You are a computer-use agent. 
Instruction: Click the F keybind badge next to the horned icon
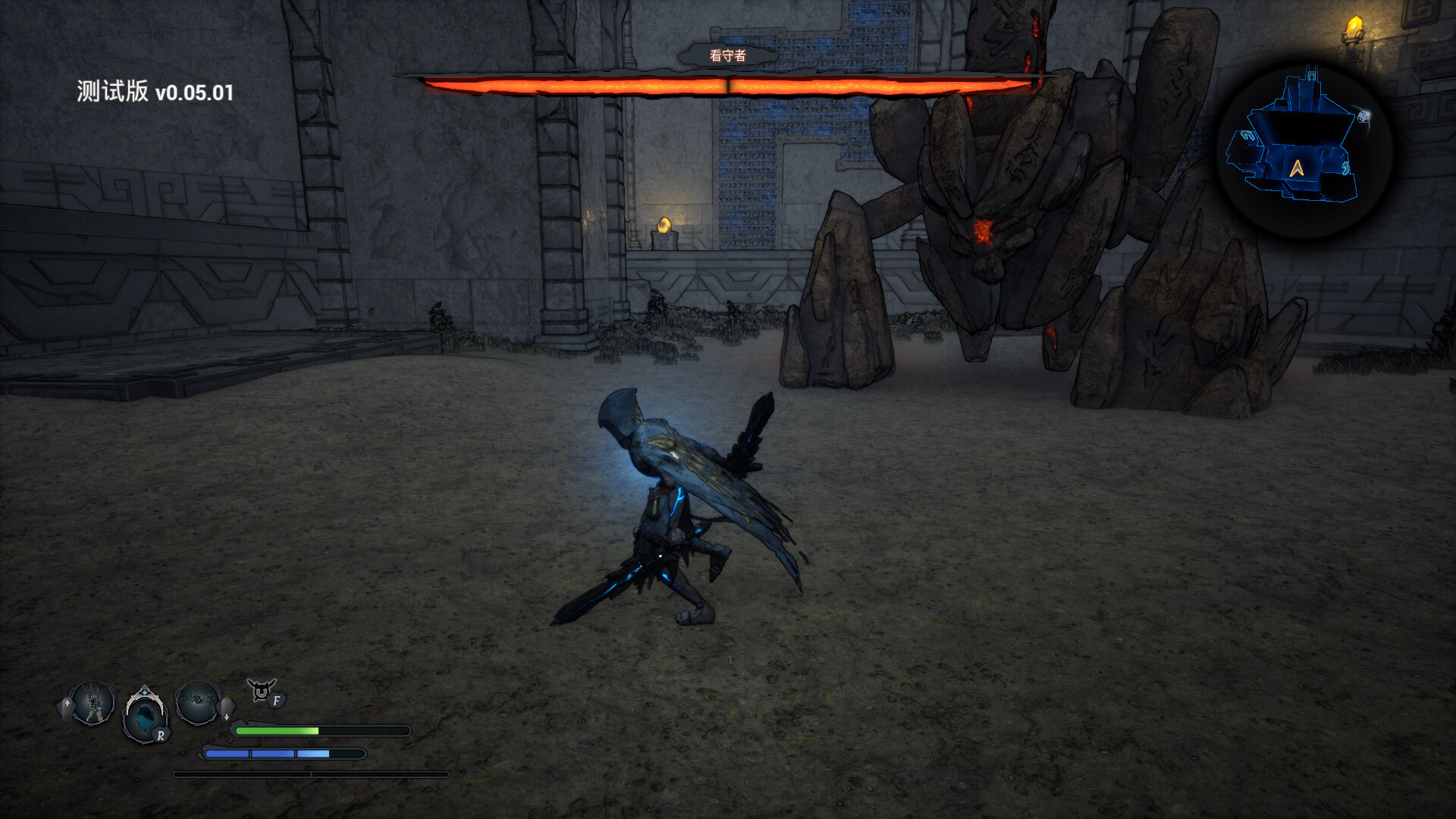277,701
